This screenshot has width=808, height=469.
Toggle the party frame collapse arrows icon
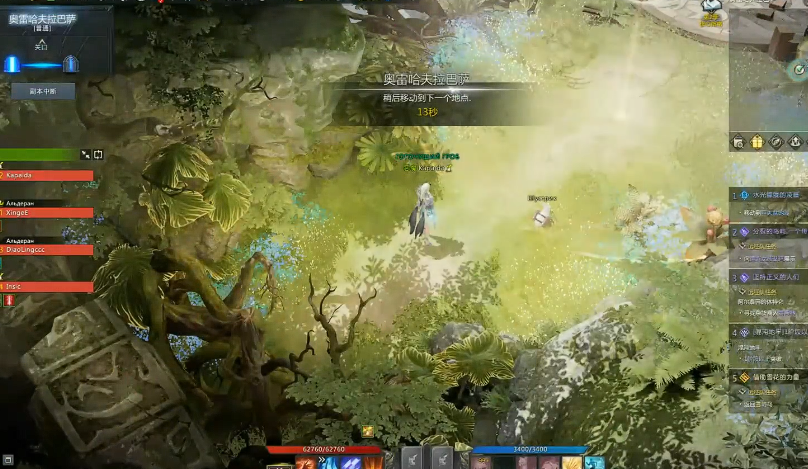click(85, 154)
